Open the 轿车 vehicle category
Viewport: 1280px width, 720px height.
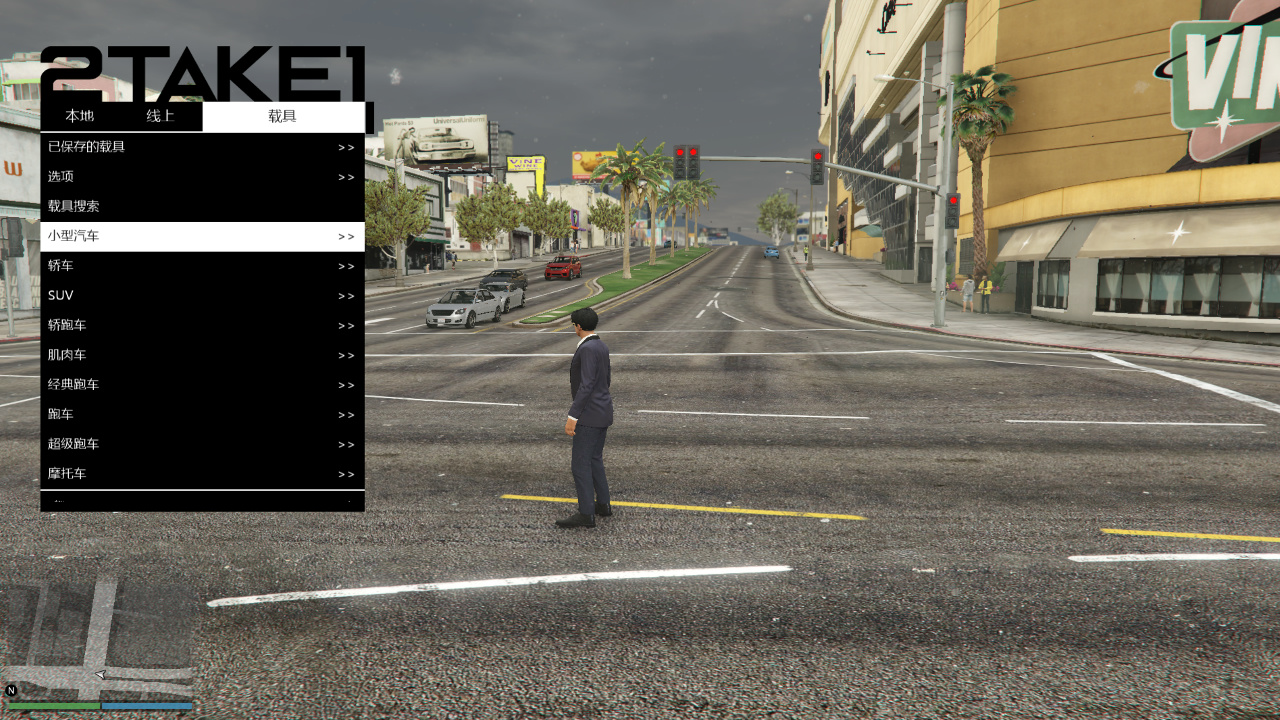point(202,266)
